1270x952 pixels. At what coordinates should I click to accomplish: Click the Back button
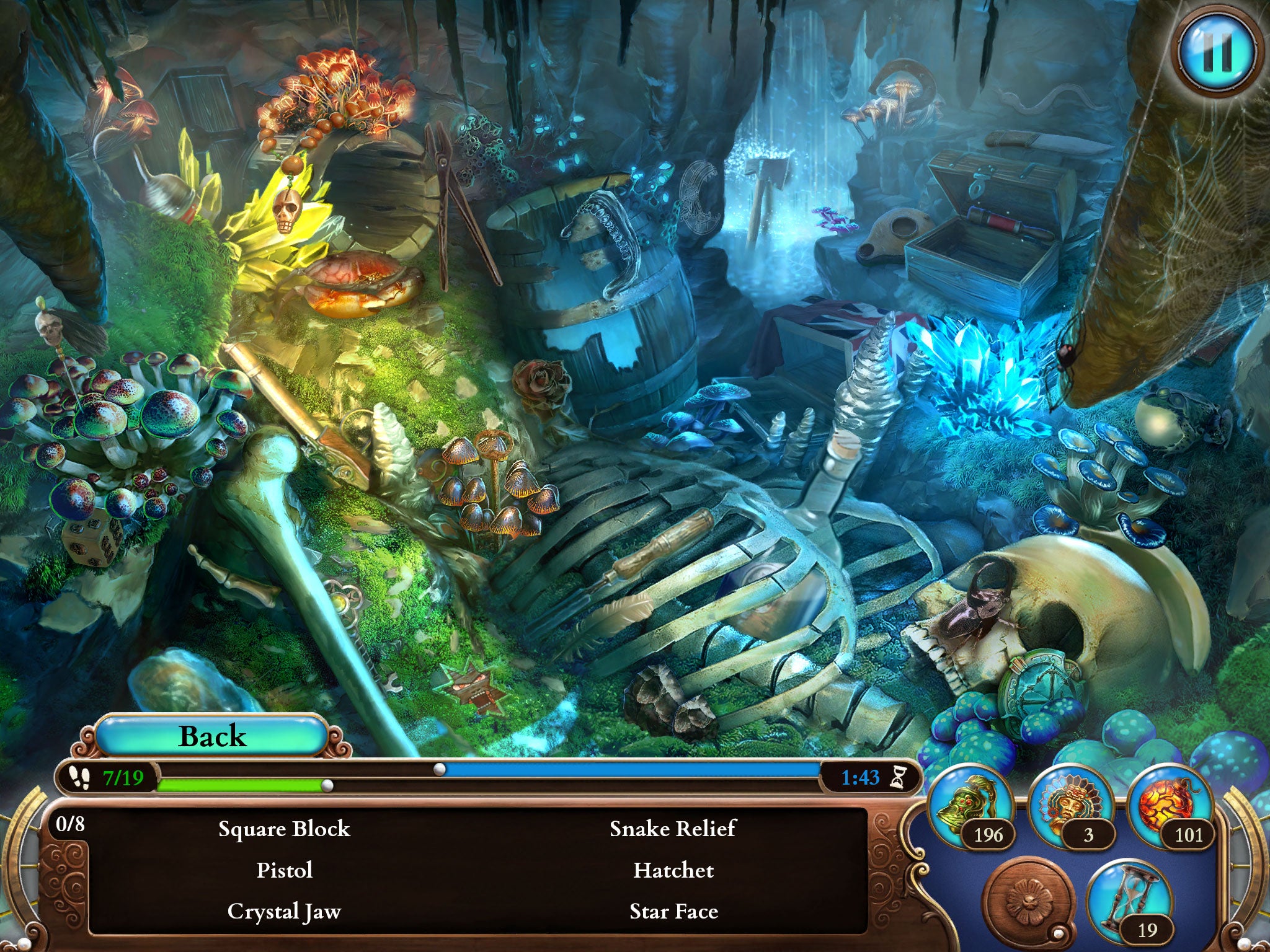click(212, 736)
